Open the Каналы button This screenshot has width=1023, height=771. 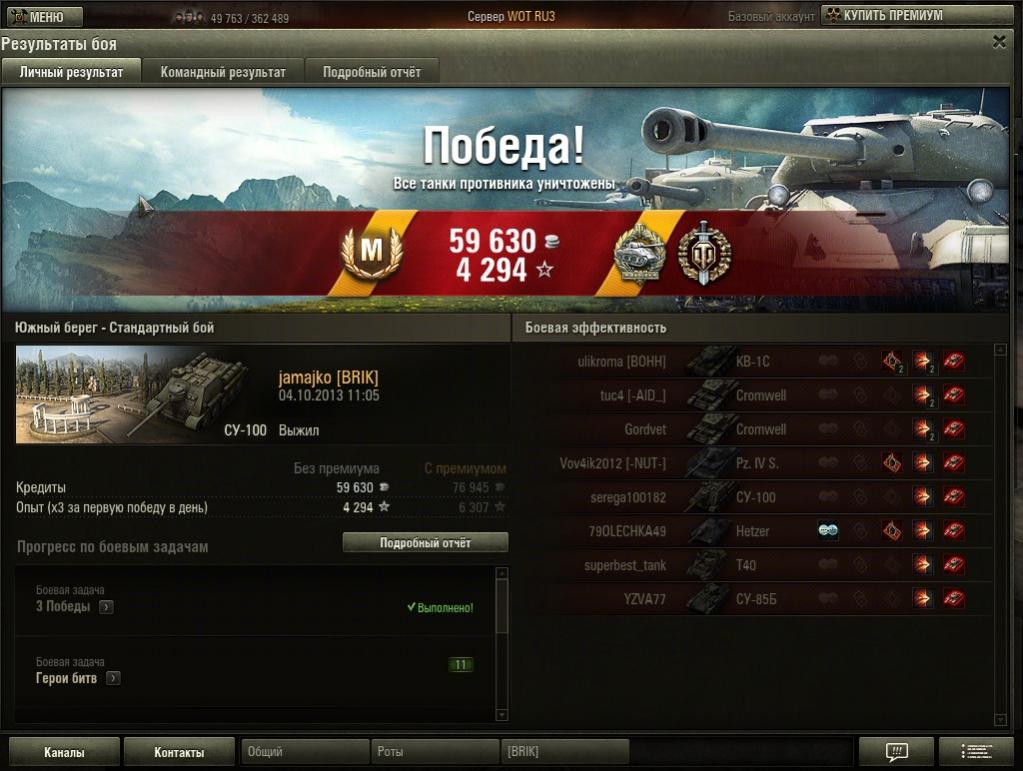(x=64, y=752)
